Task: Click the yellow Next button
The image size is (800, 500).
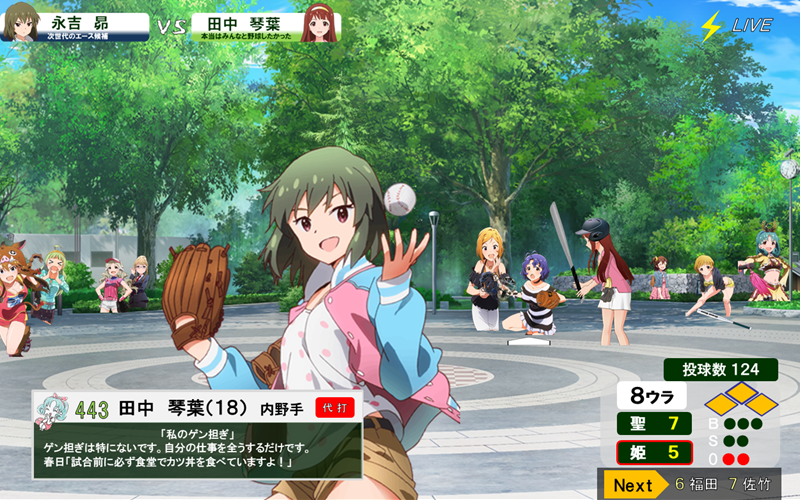Action: [x=634, y=485]
